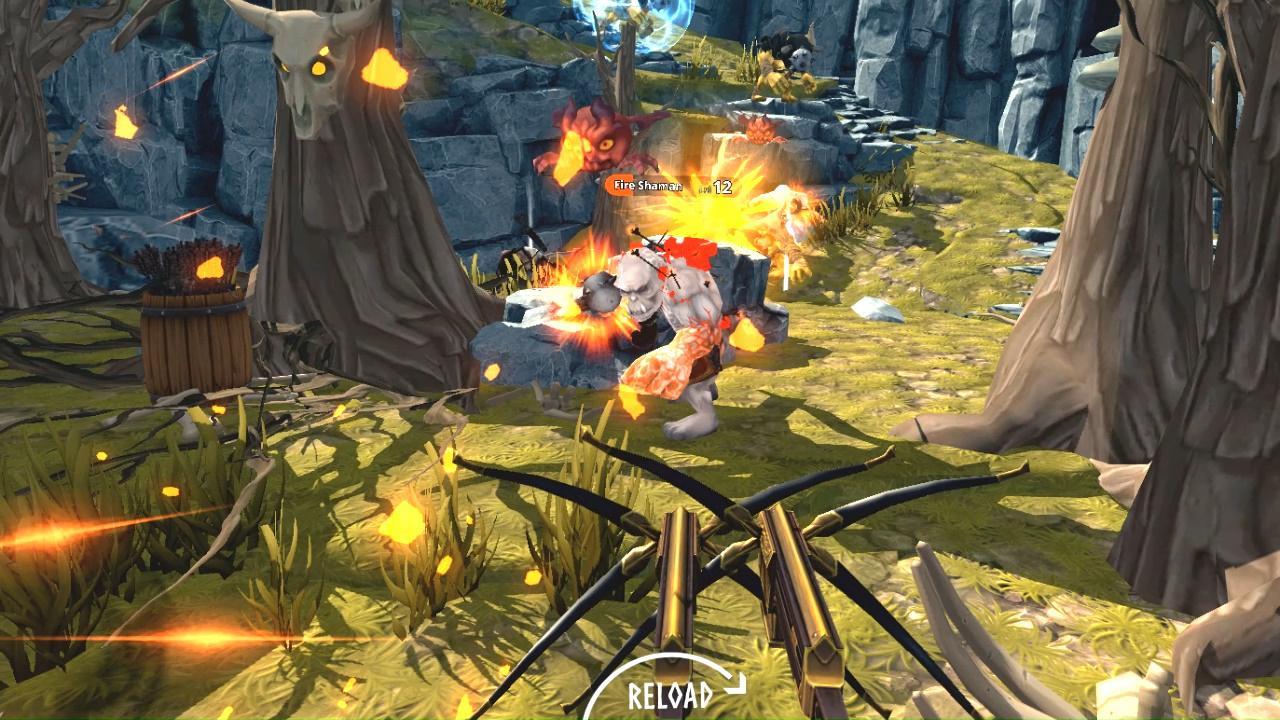This screenshot has height=720, width=1280.
Task: Click the damage number 12
Action: pos(722,185)
